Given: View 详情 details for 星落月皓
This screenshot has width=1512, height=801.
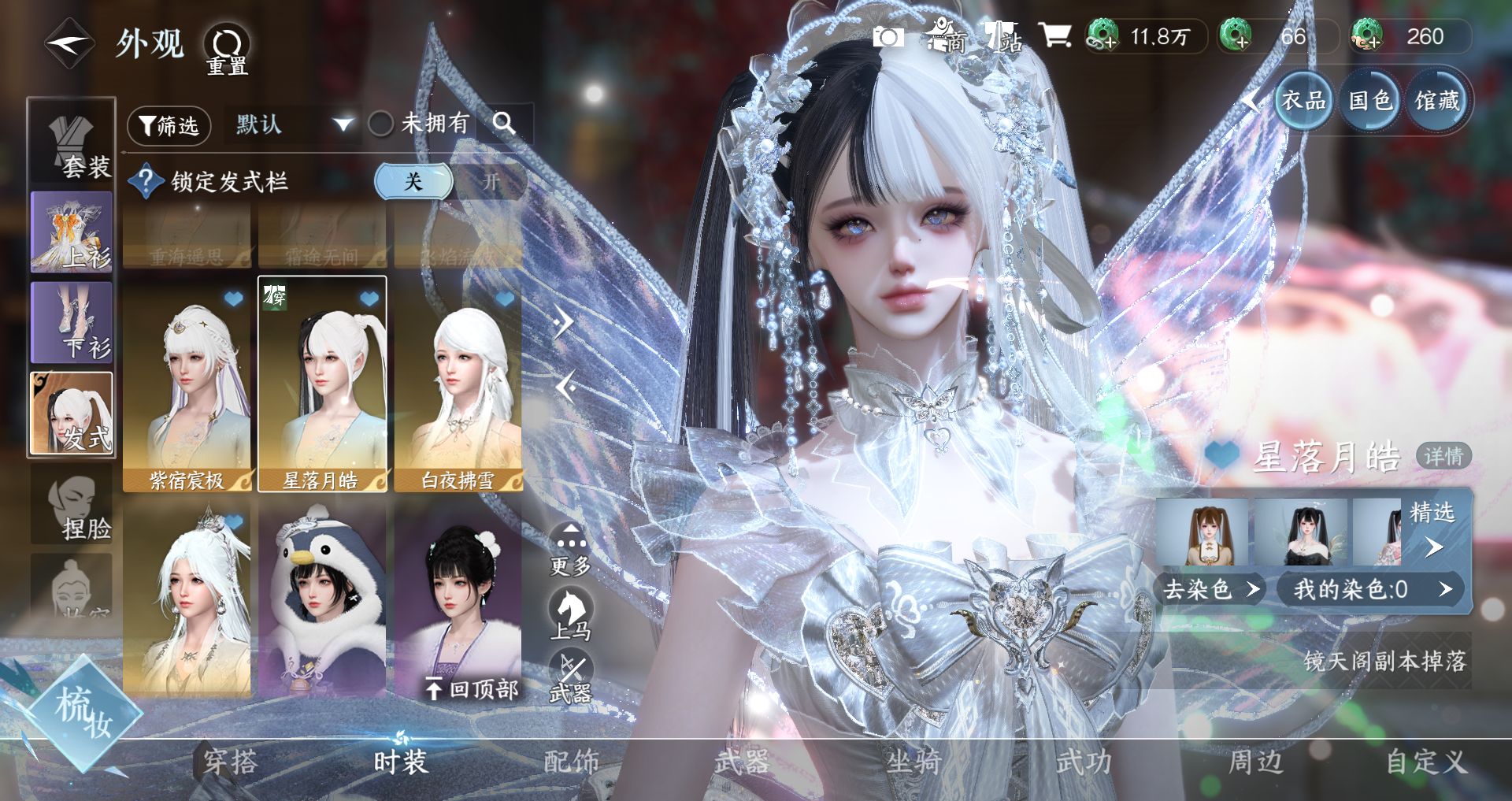Looking at the screenshot, I should [1443, 456].
